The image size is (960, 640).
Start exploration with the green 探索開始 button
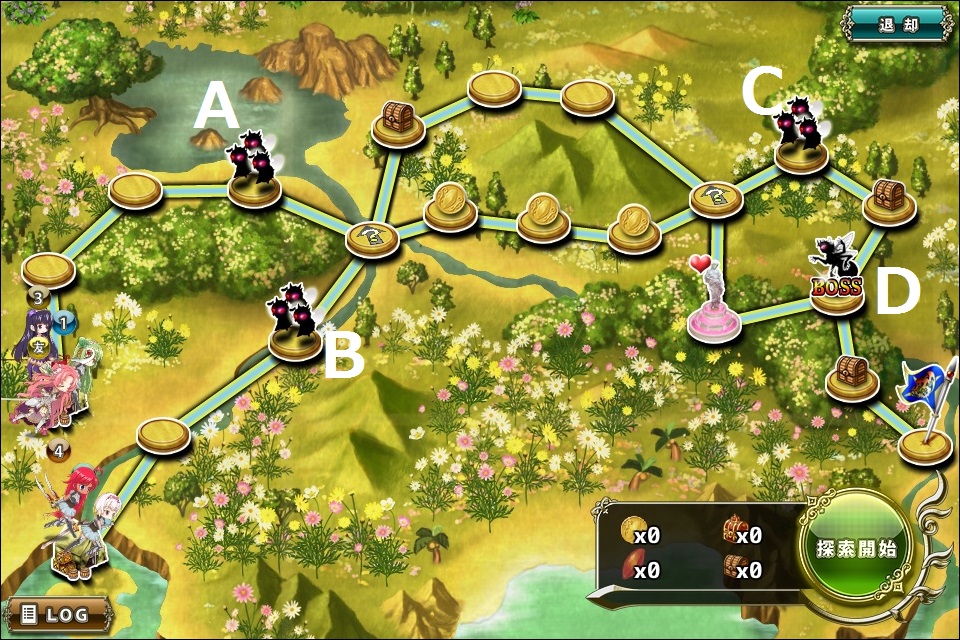(x=855, y=549)
